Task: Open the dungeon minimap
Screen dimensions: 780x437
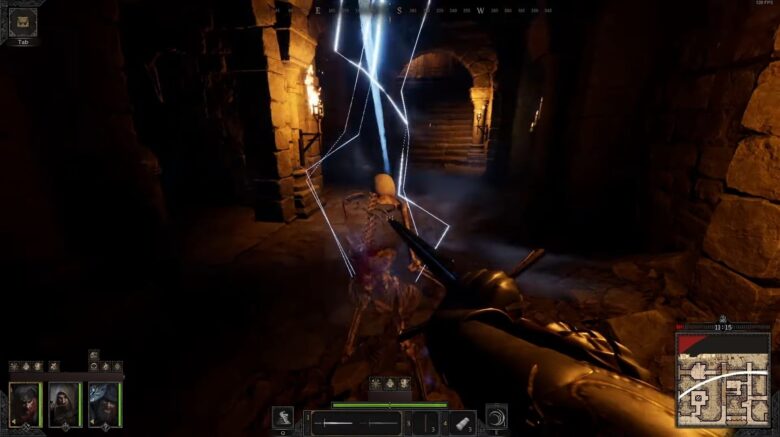Action: click(x=723, y=377)
